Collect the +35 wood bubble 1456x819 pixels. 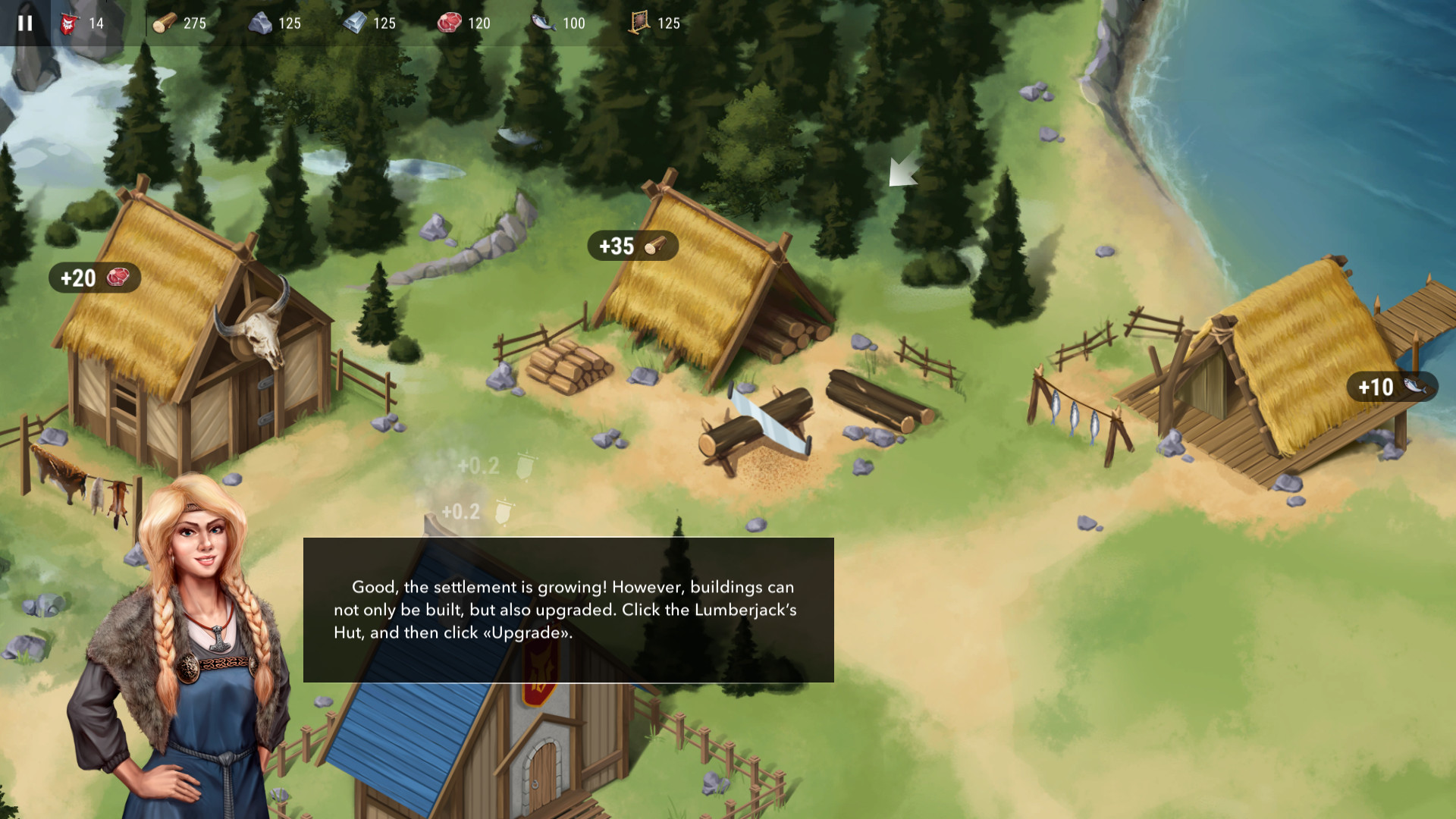click(x=632, y=246)
